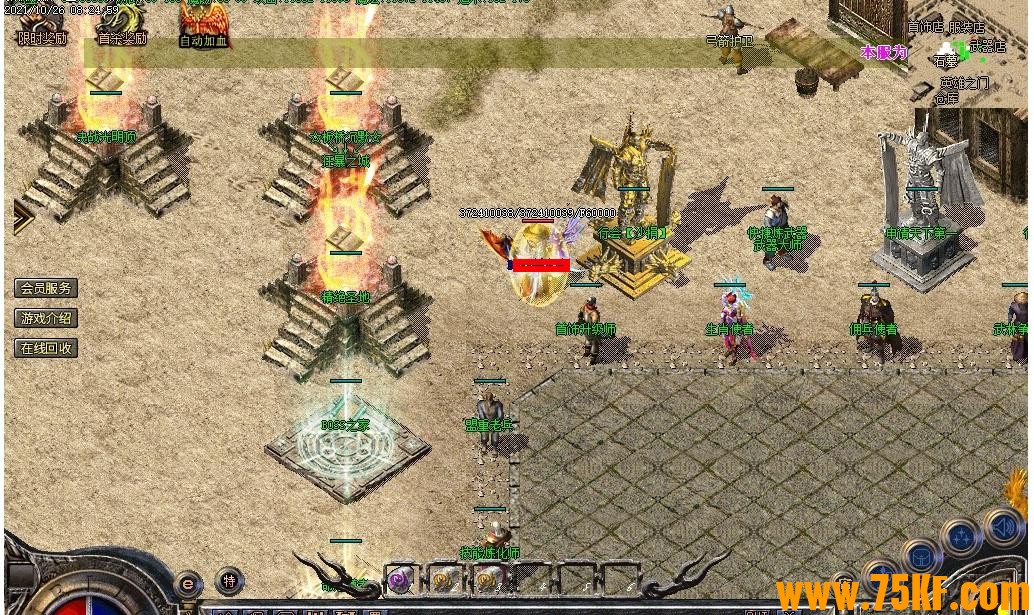Screen dimensions: 1034x615
Task: Toggle sound with the speaker button
Action: point(1002,527)
